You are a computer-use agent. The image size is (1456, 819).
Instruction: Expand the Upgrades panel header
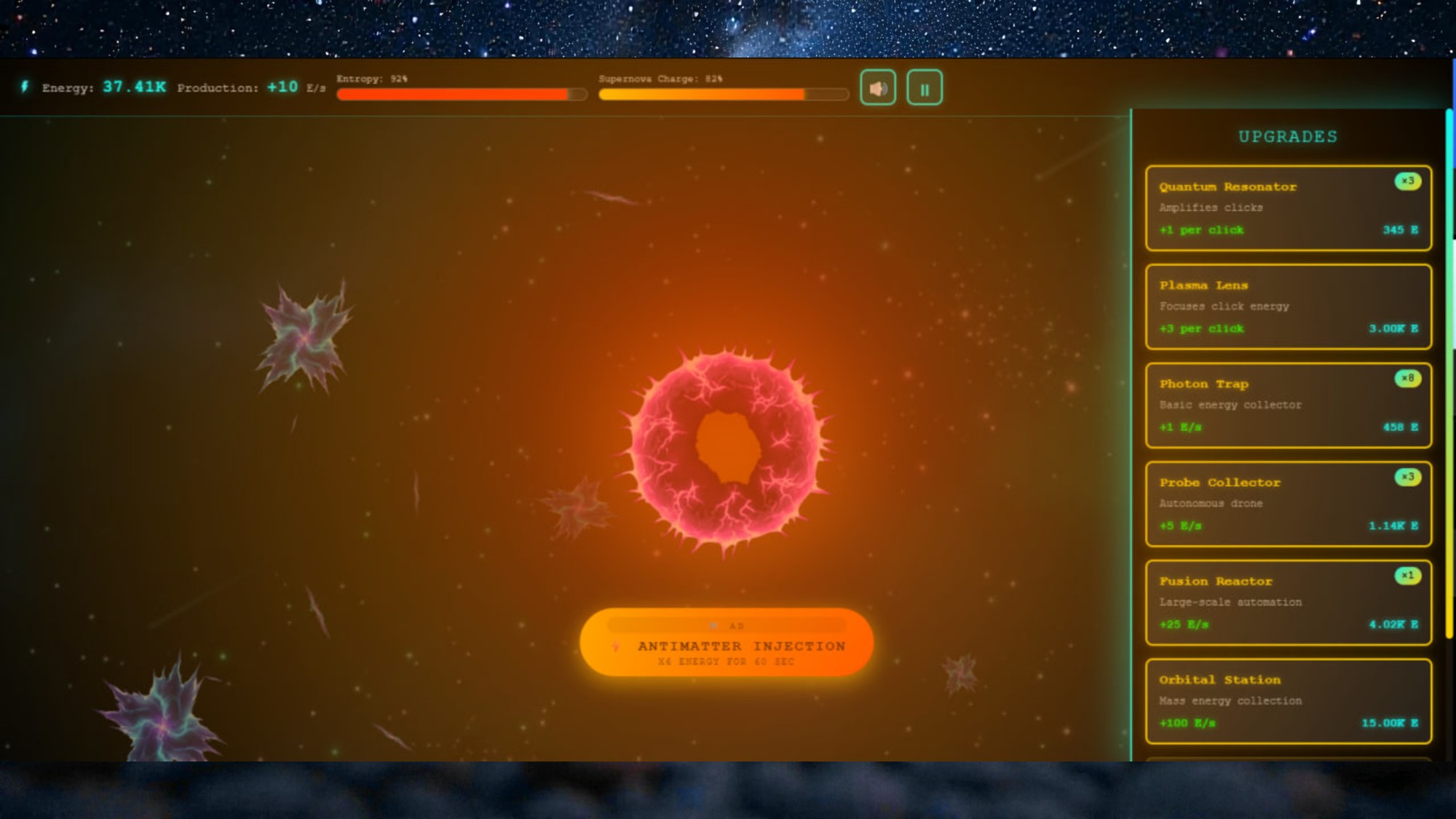pyautogui.click(x=1289, y=136)
